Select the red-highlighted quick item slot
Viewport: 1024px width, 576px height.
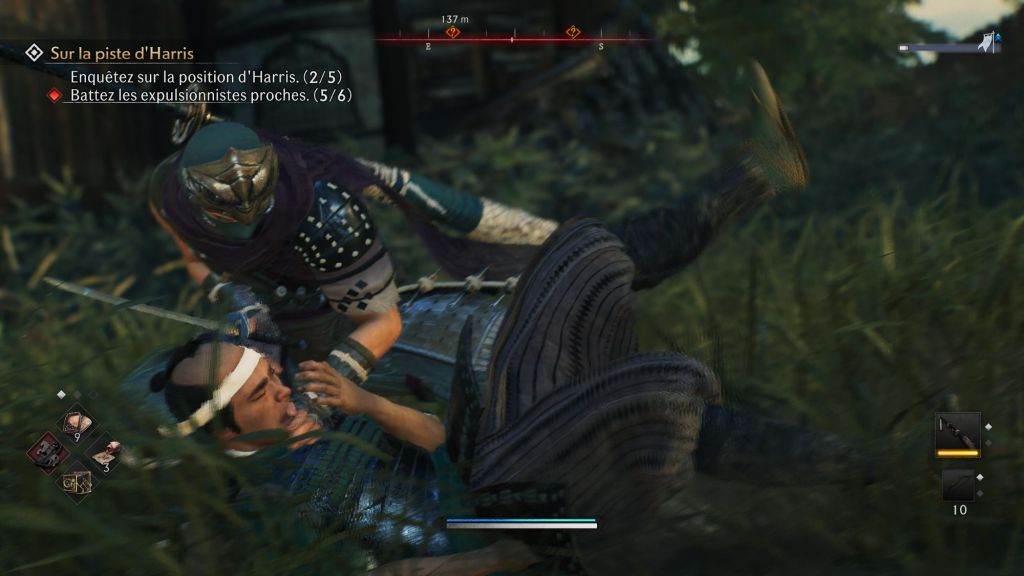[x=46, y=452]
